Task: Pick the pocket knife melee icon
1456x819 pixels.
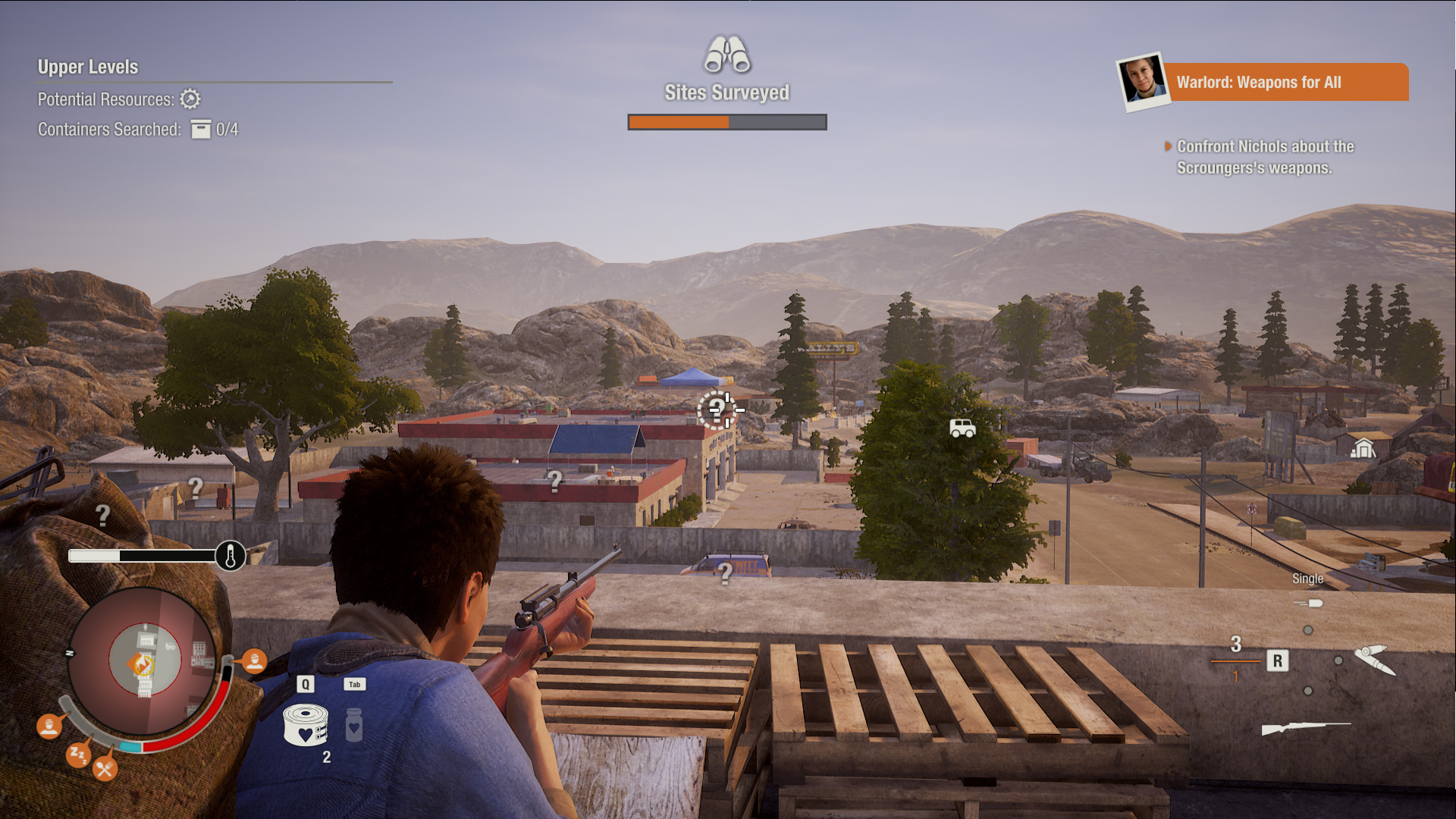Action: pos(1374,658)
